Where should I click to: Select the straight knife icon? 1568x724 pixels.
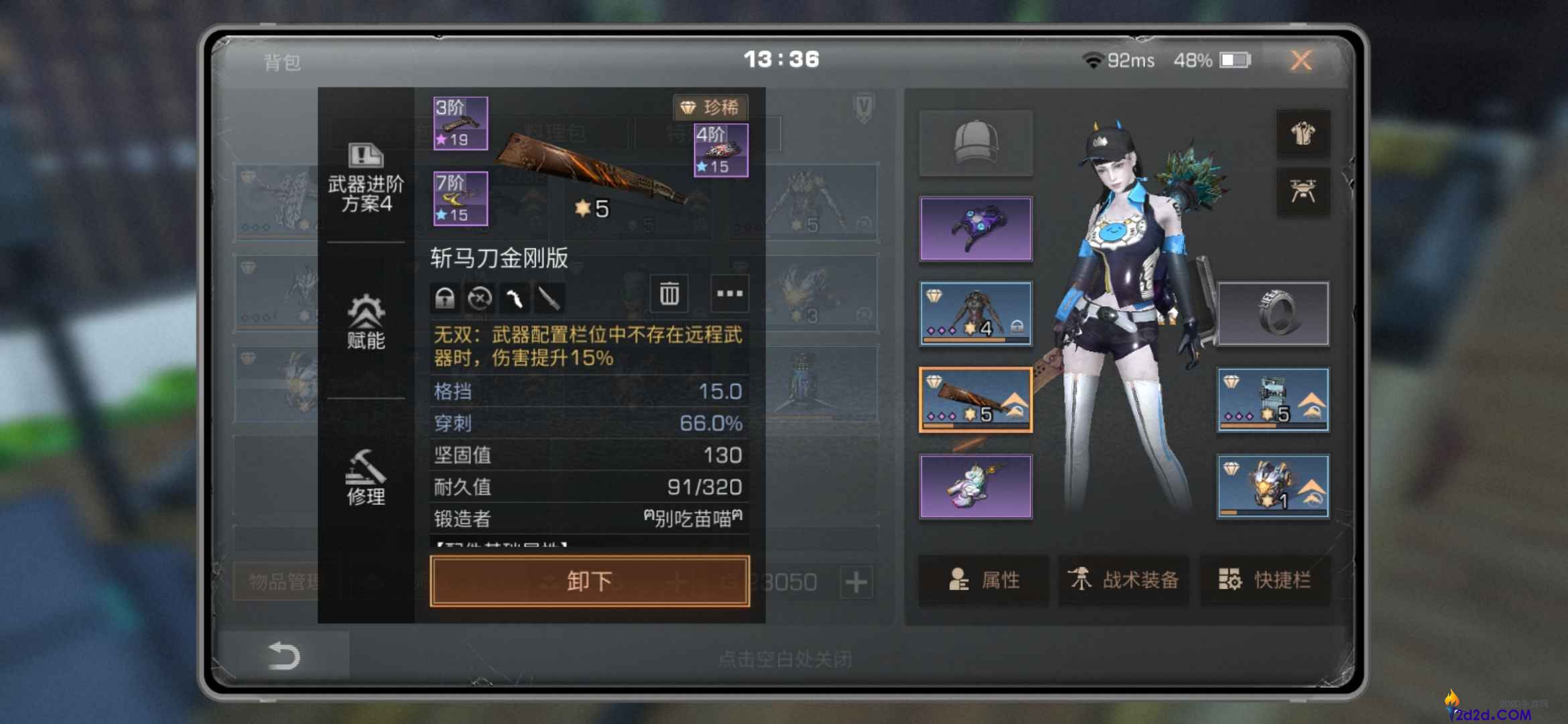[x=549, y=298]
